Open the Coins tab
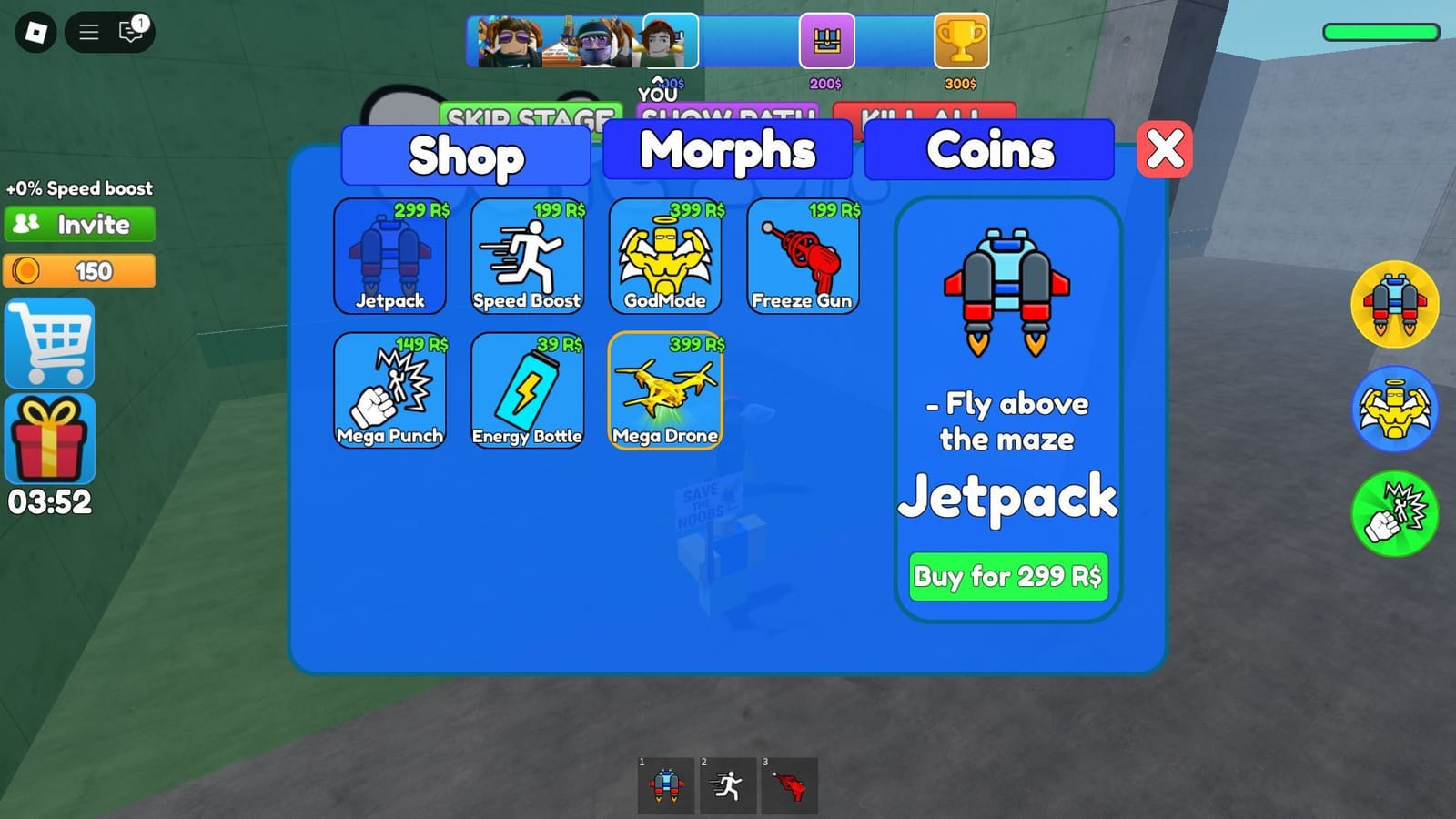1456x819 pixels. coord(987,151)
